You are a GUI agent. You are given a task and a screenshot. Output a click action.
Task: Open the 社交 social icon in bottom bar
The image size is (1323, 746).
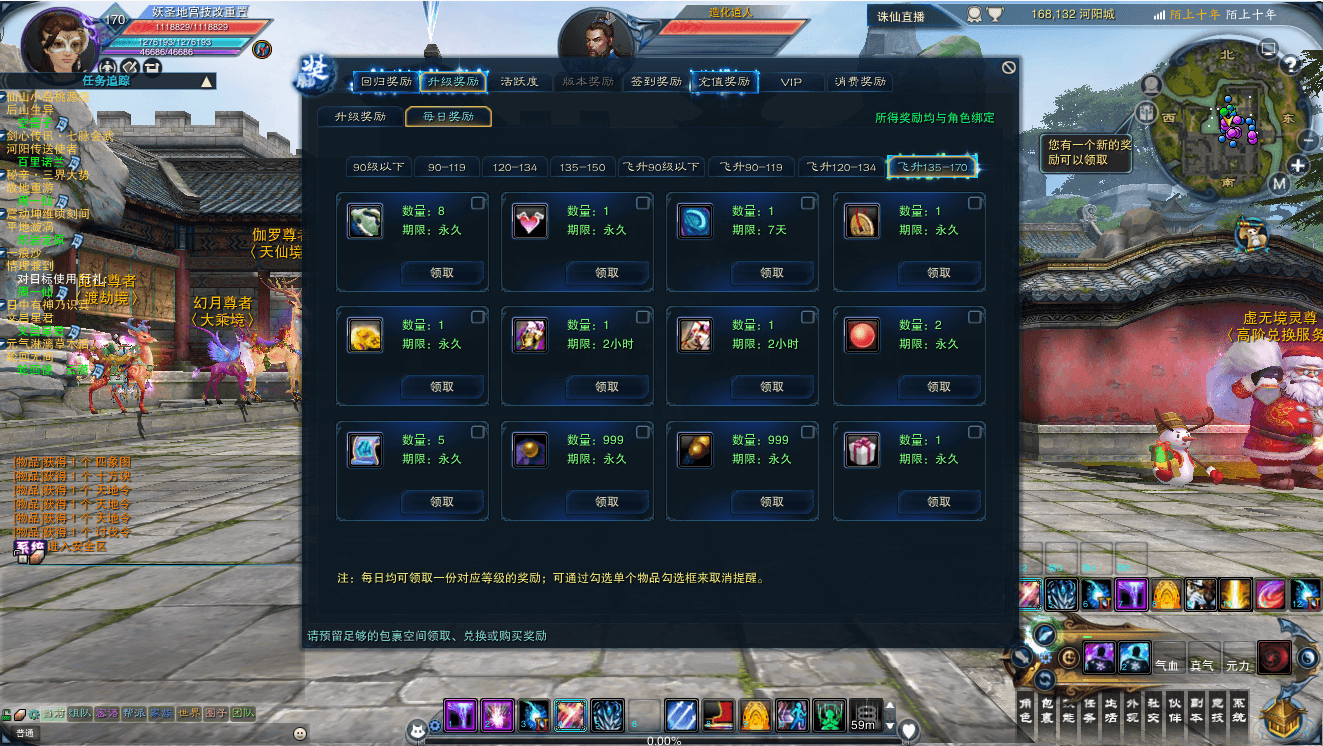1155,710
